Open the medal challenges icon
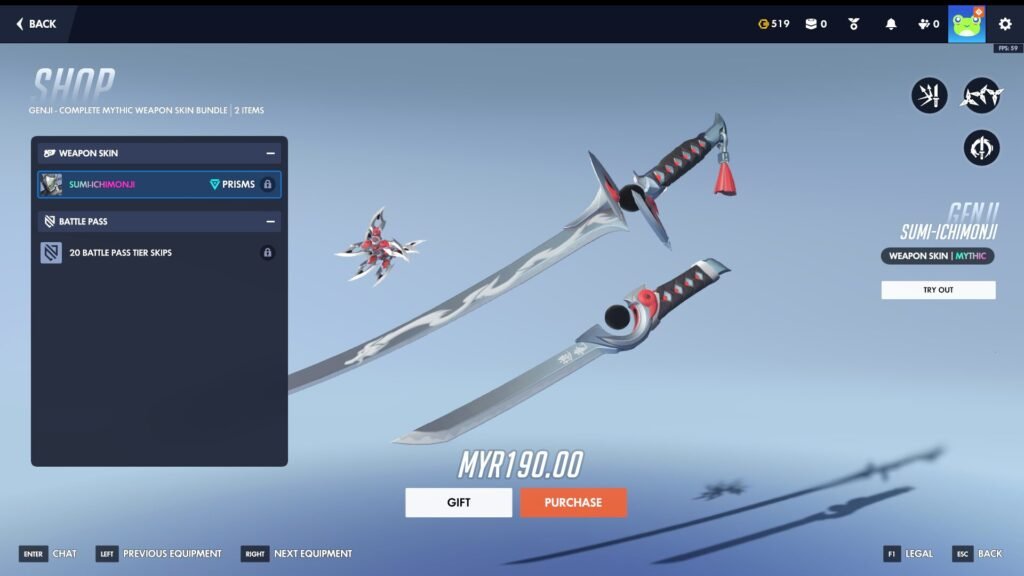This screenshot has height=576, width=1024. coord(854,24)
